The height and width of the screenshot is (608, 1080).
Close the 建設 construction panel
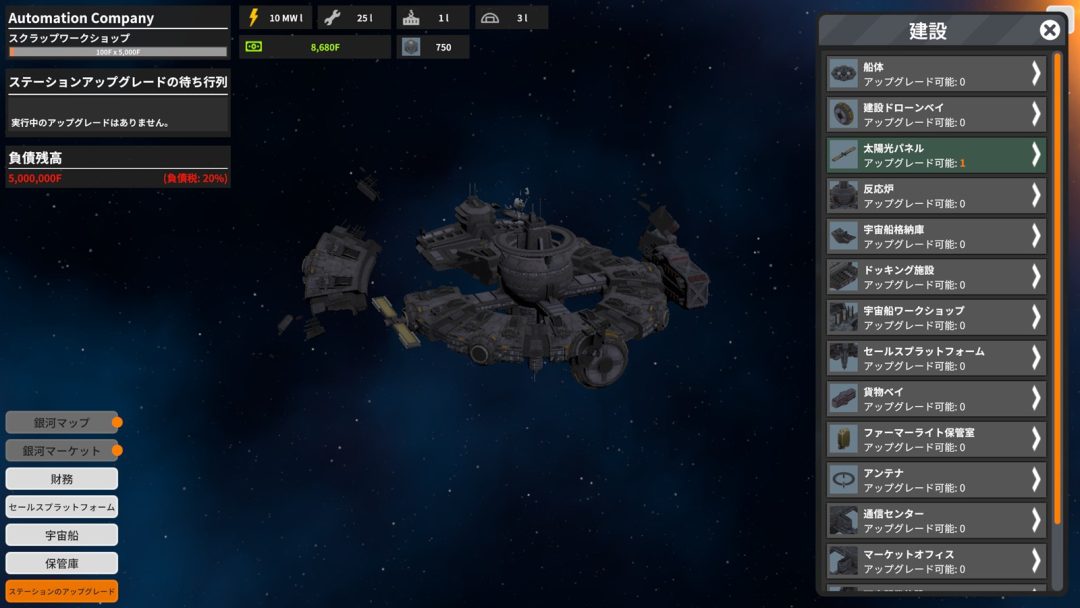pyautogui.click(x=1049, y=30)
